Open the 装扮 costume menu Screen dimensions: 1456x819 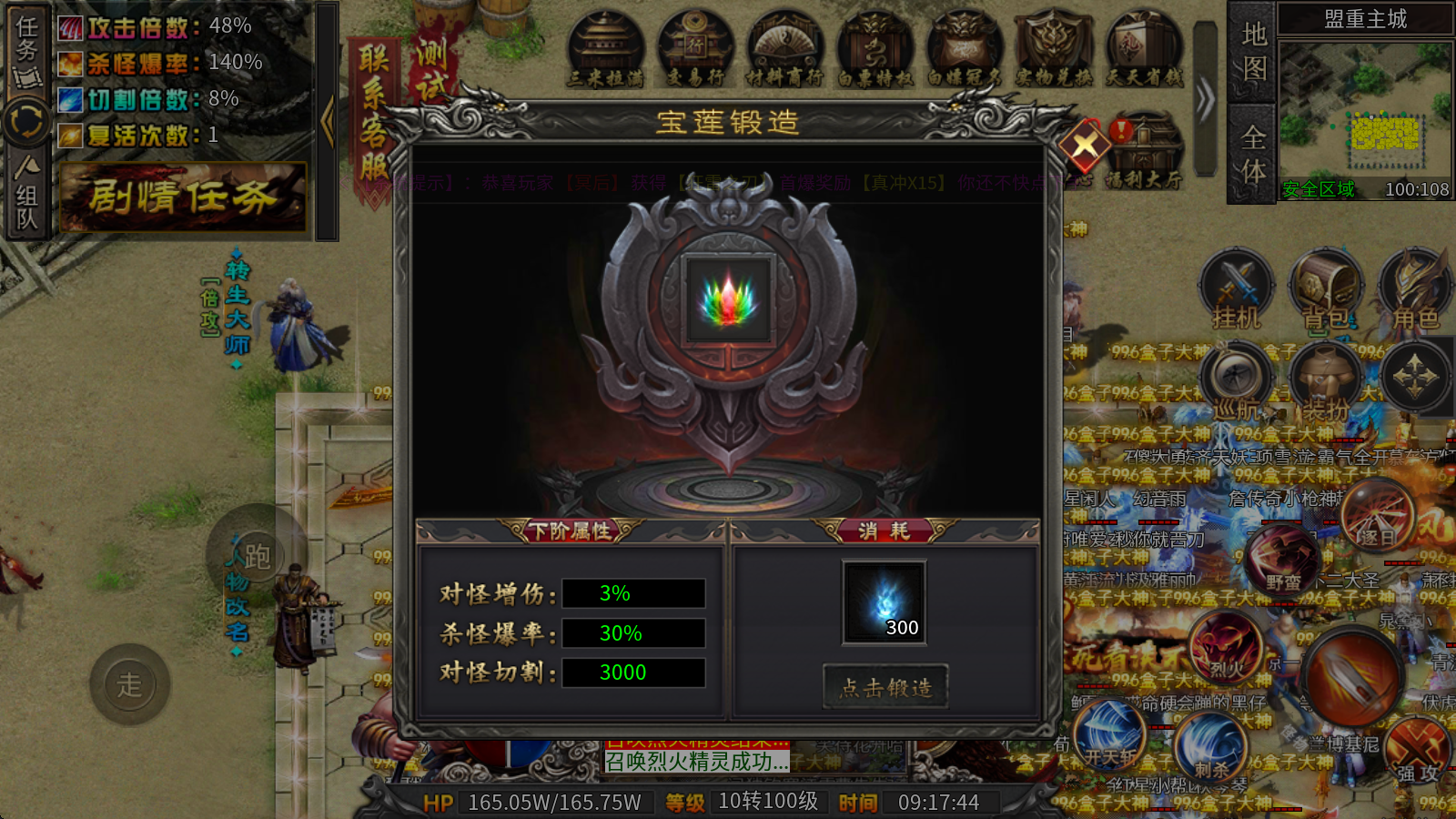coord(1326,382)
